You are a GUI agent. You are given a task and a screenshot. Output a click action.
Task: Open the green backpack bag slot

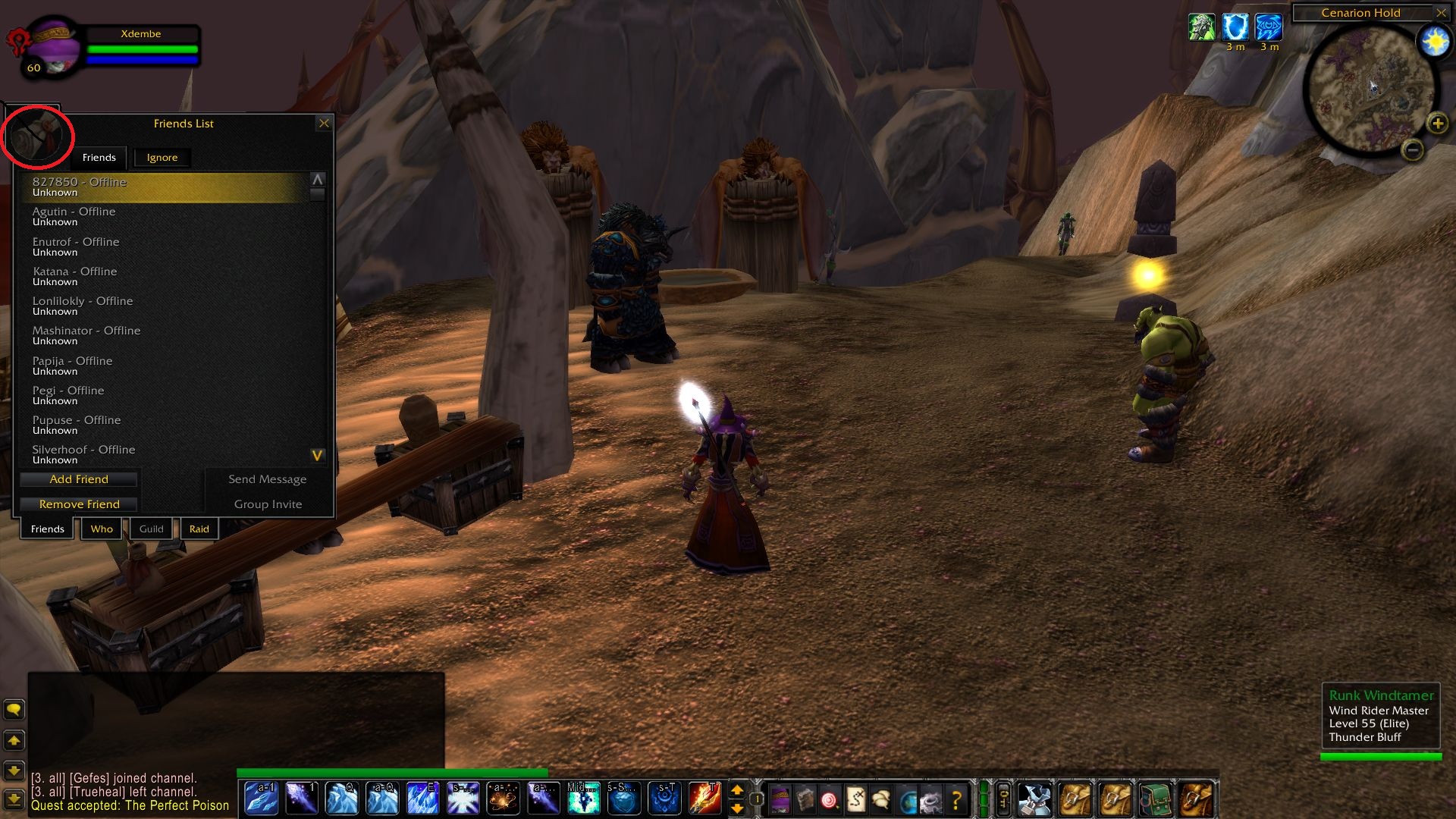(1153, 799)
